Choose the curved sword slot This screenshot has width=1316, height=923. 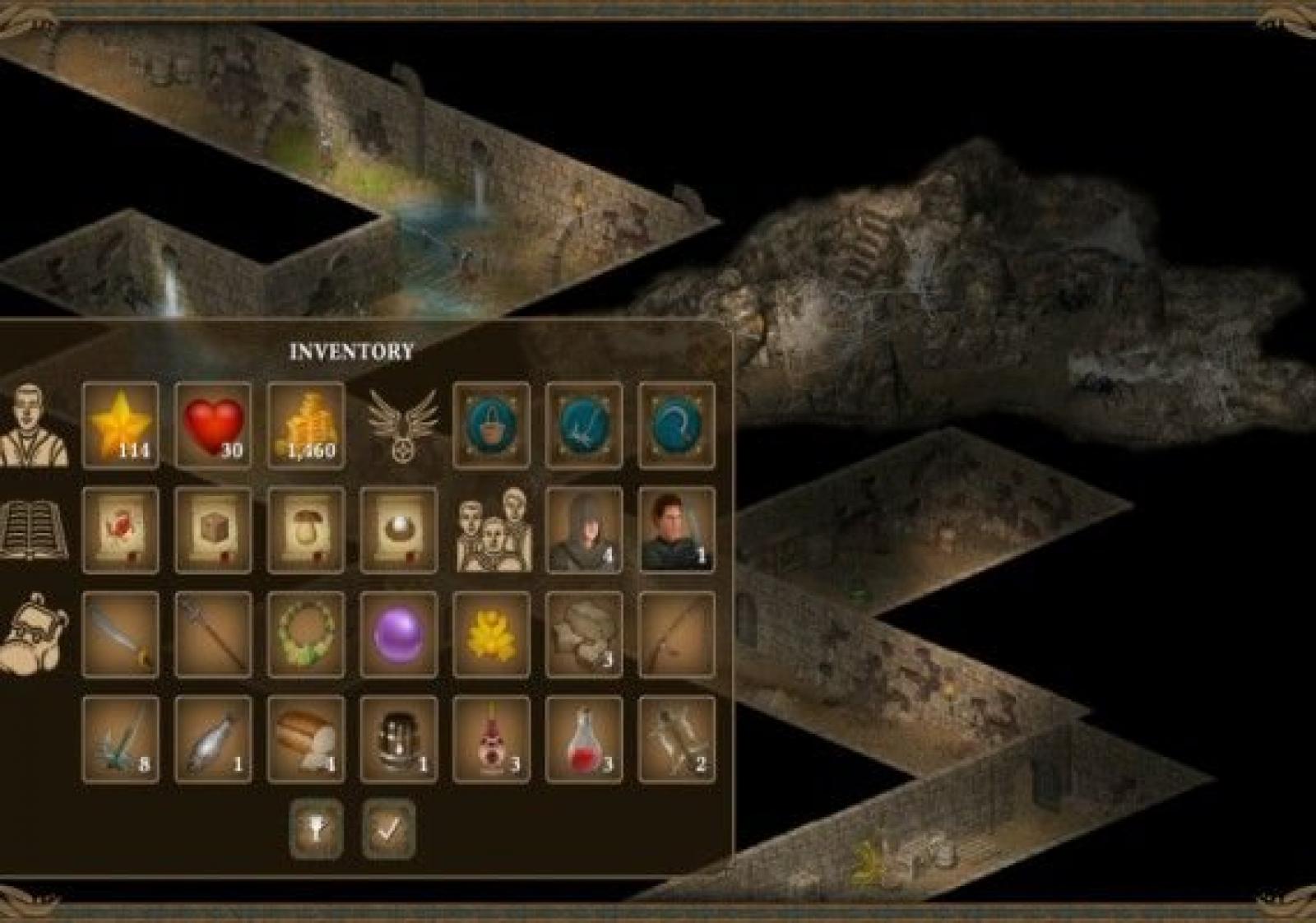[120, 634]
